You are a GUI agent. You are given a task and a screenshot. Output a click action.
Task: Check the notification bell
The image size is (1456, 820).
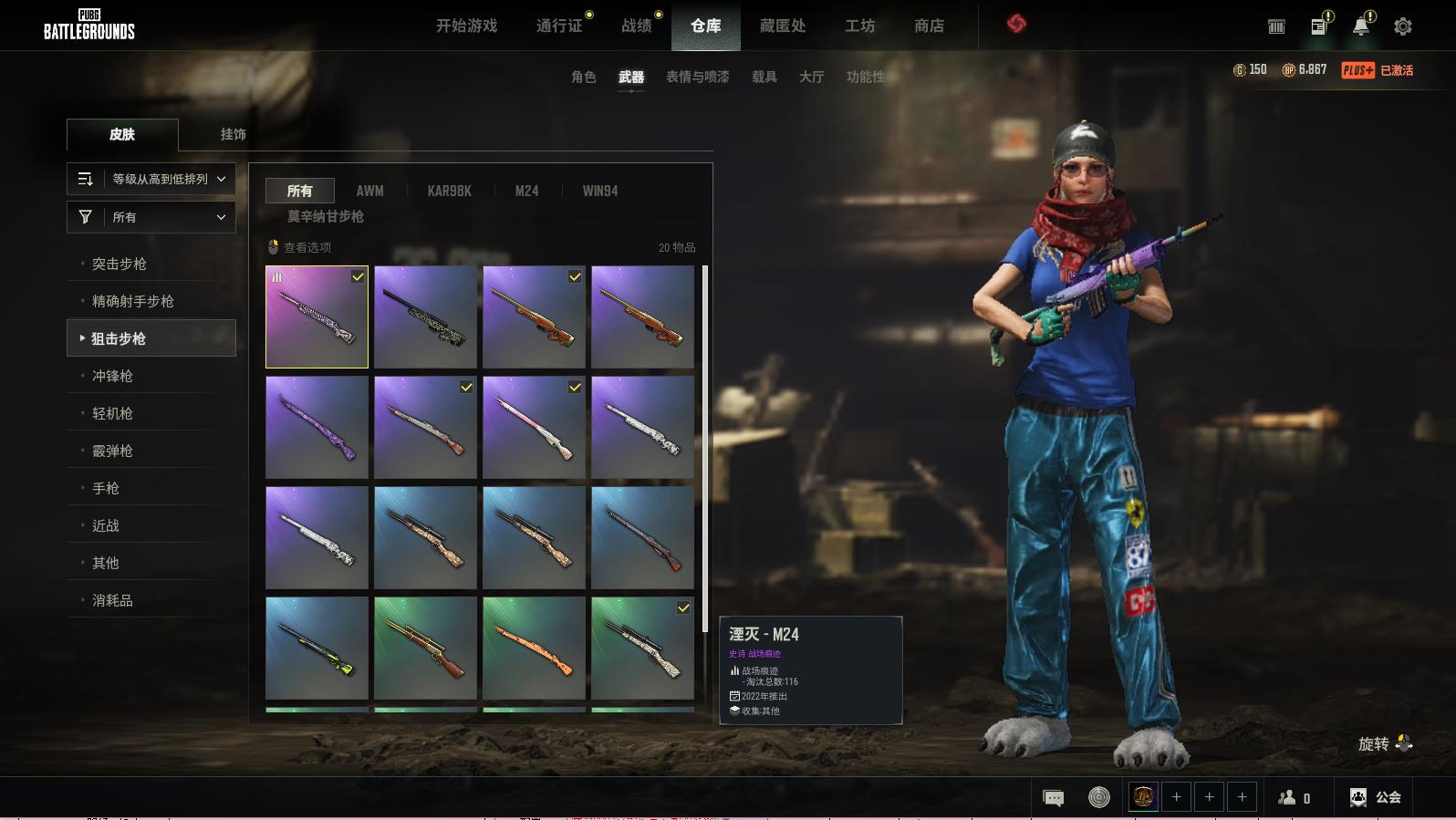click(x=1360, y=26)
